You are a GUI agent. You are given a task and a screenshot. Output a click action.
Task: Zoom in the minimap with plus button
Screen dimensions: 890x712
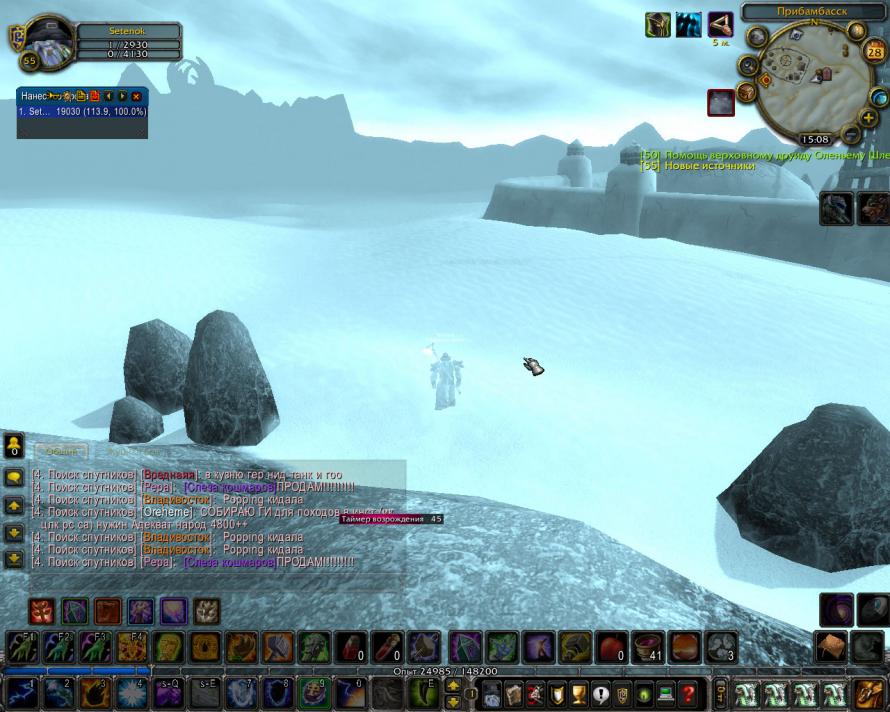[869, 117]
